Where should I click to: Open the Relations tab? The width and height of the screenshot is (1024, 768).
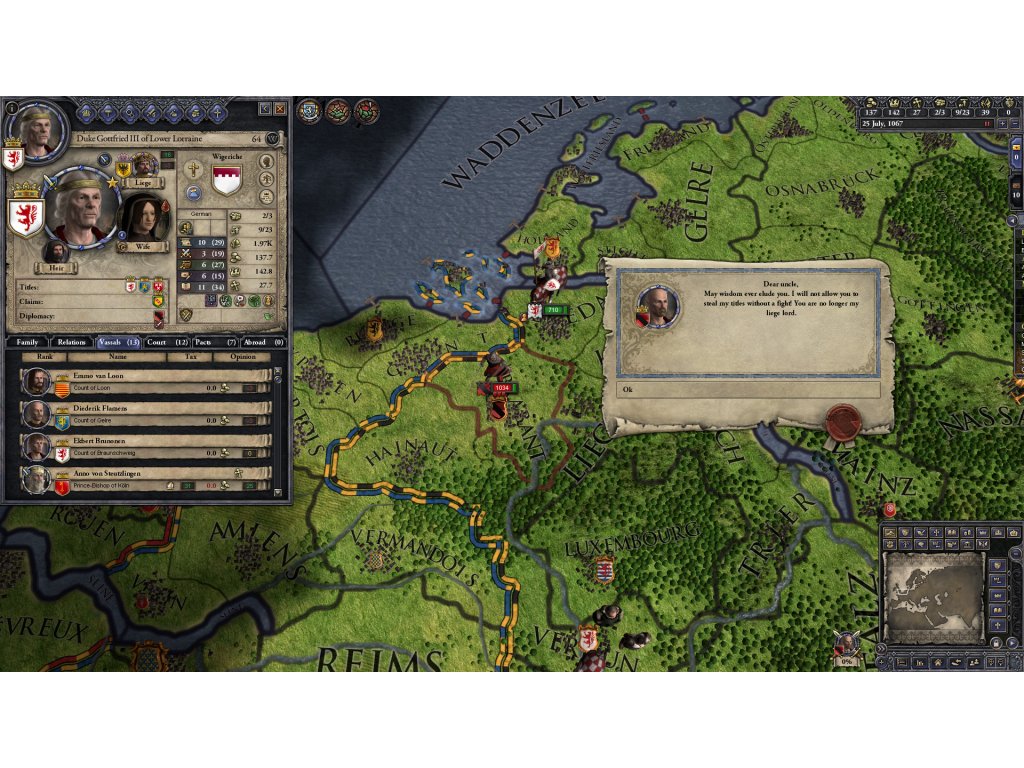(71, 342)
